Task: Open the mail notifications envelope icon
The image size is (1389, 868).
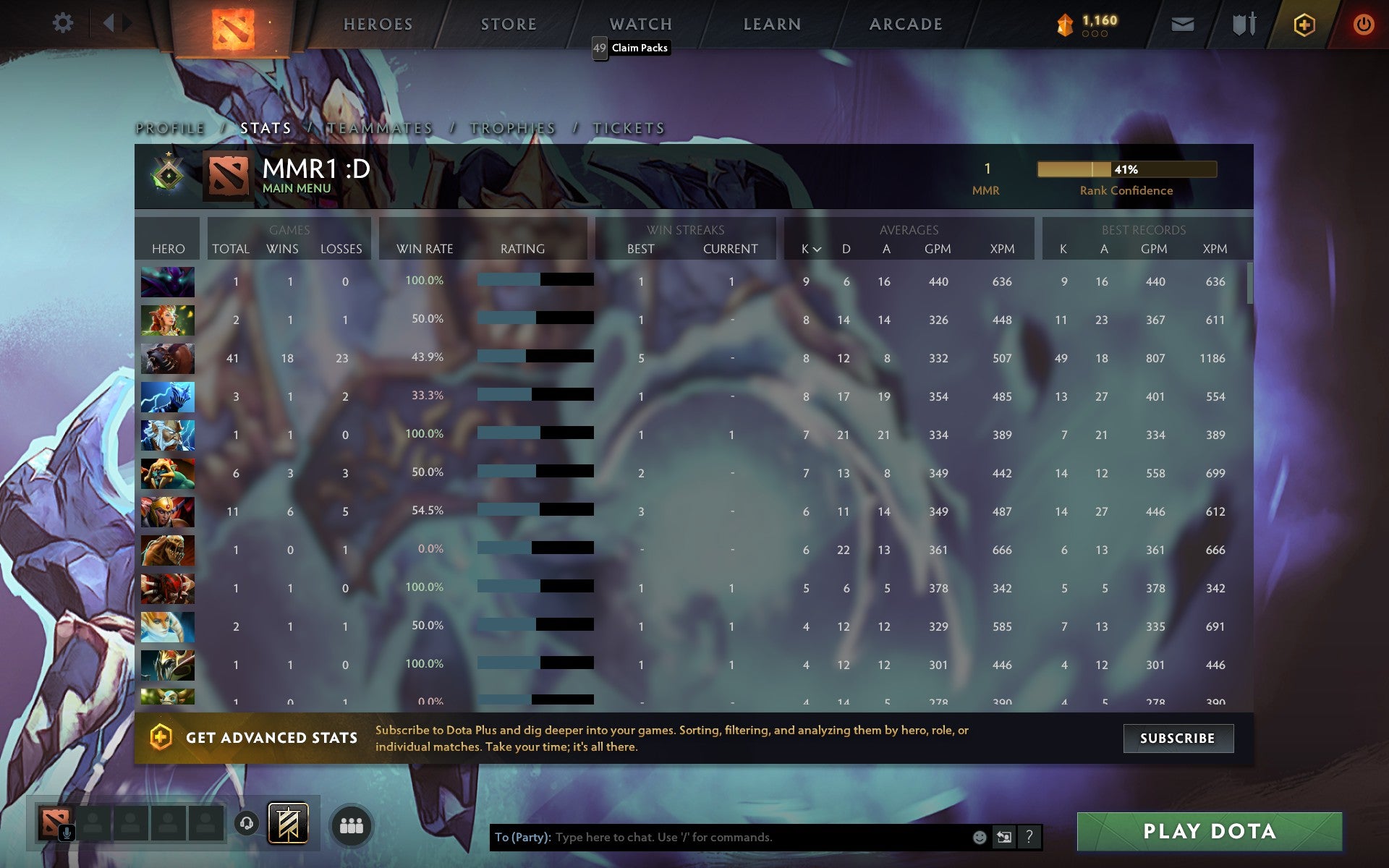Action: pos(1182,24)
